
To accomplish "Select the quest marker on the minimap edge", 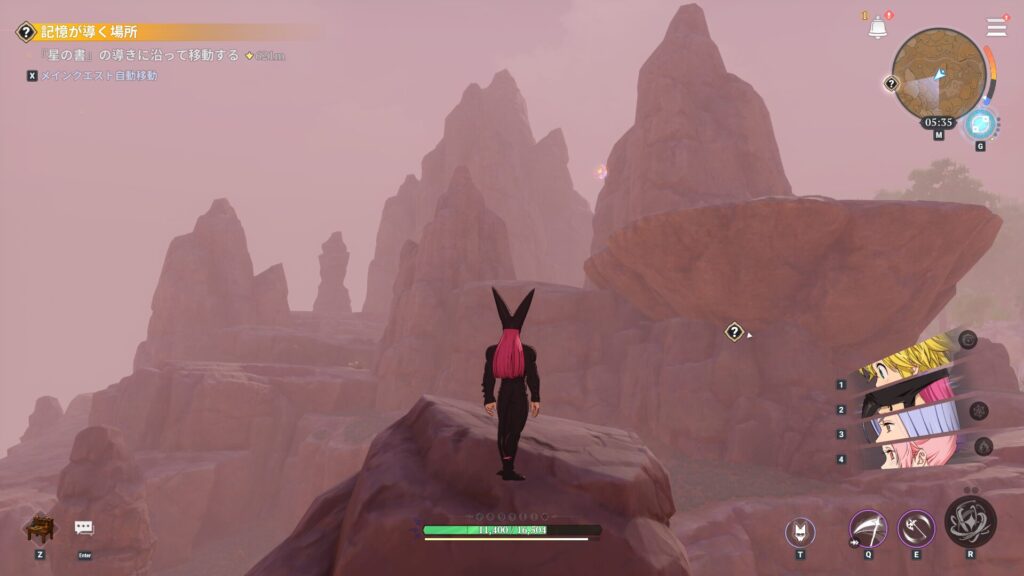I will click(x=891, y=84).
